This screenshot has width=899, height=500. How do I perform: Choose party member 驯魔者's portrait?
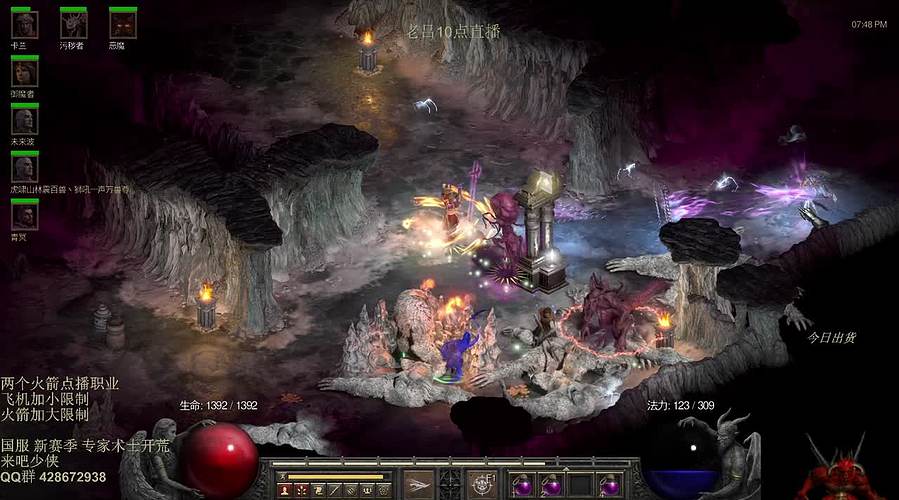tap(25, 72)
